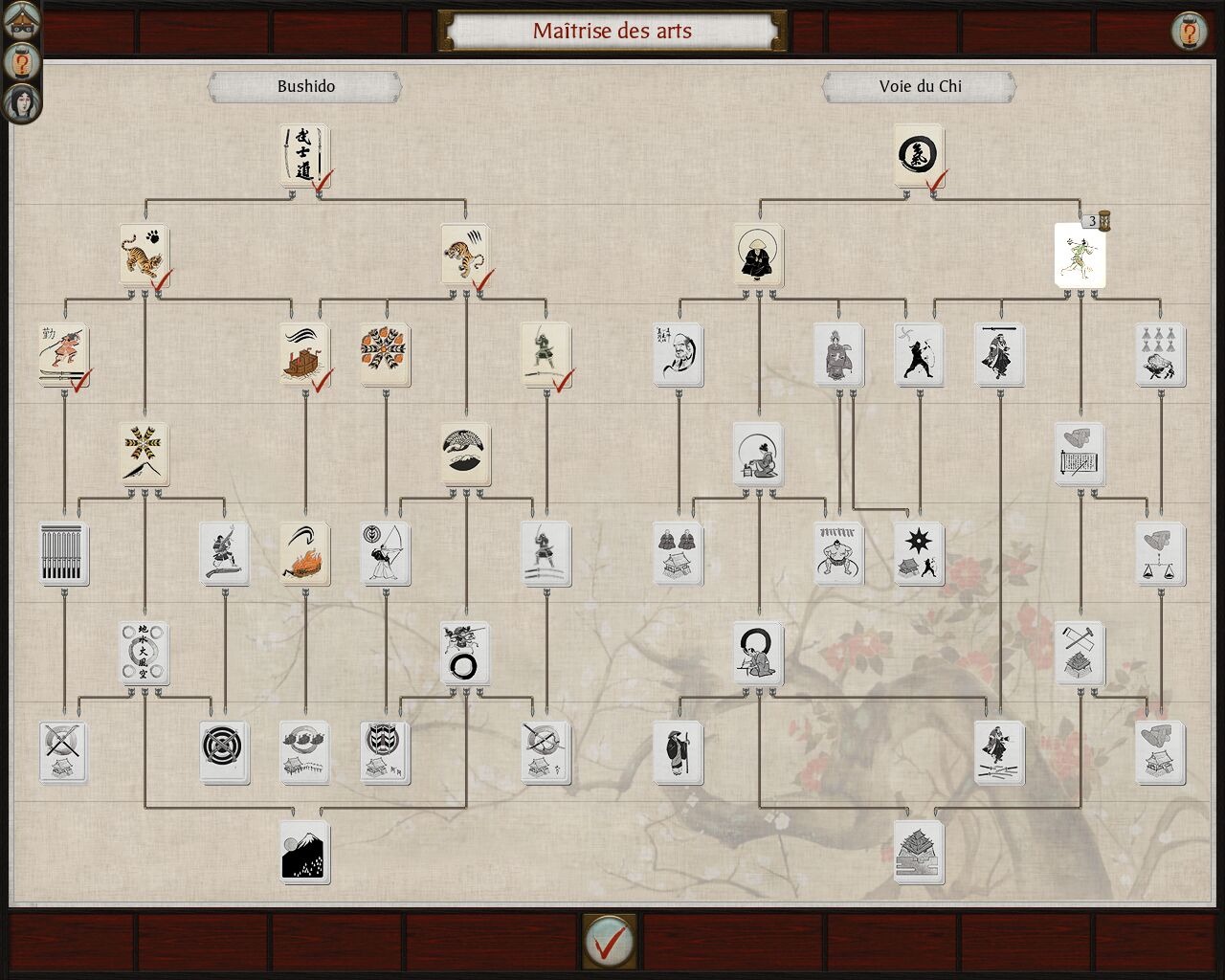The width and height of the screenshot is (1225, 980).
Task: Select the sumo wrestler art
Action: pyautogui.click(x=838, y=553)
